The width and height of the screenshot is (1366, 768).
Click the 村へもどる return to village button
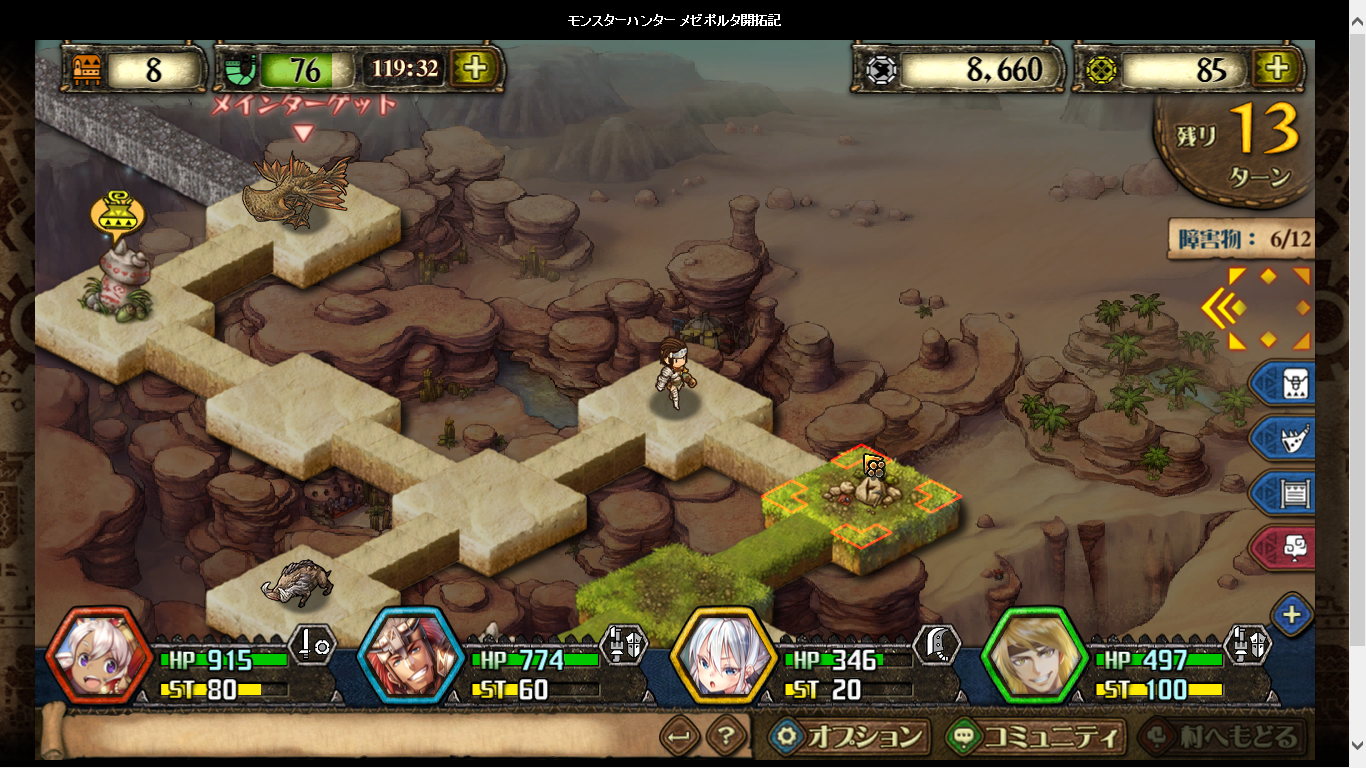click(x=1220, y=737)
